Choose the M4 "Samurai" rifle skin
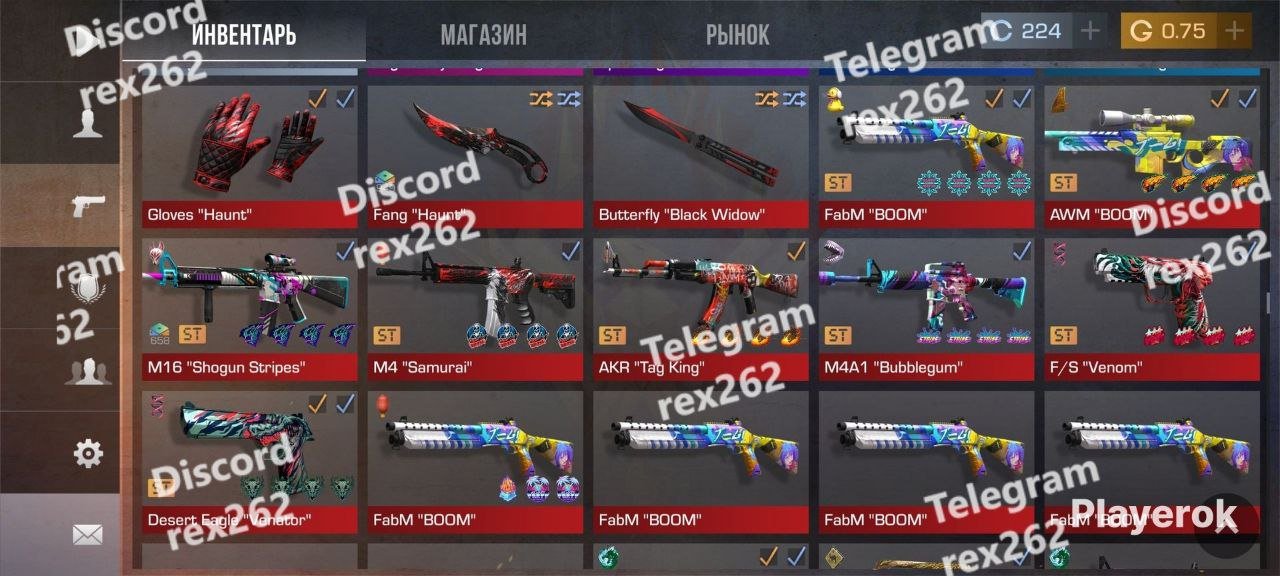 (x=475, y=308)
